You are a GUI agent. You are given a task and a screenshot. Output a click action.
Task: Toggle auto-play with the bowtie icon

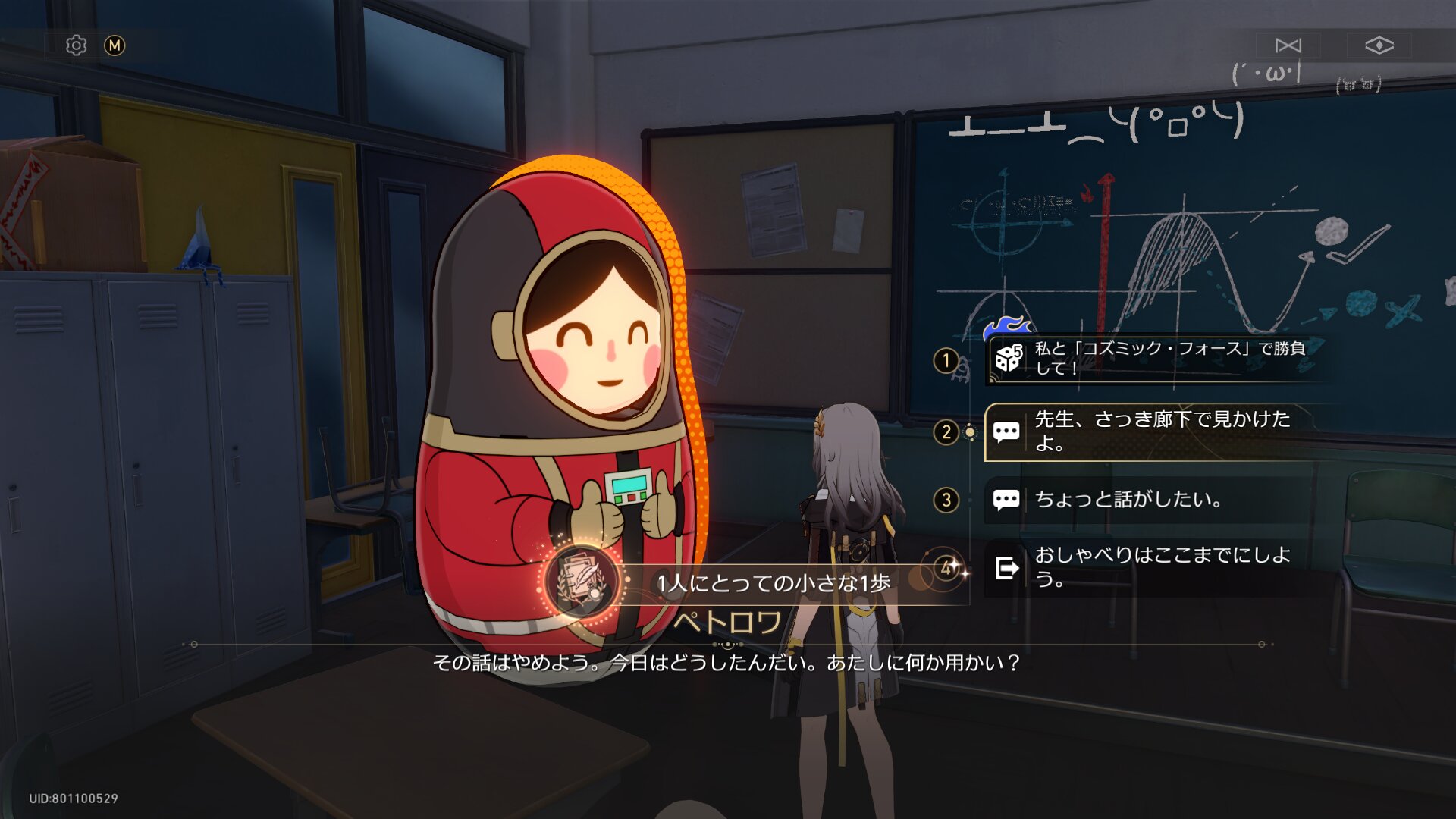point(1288,45)
